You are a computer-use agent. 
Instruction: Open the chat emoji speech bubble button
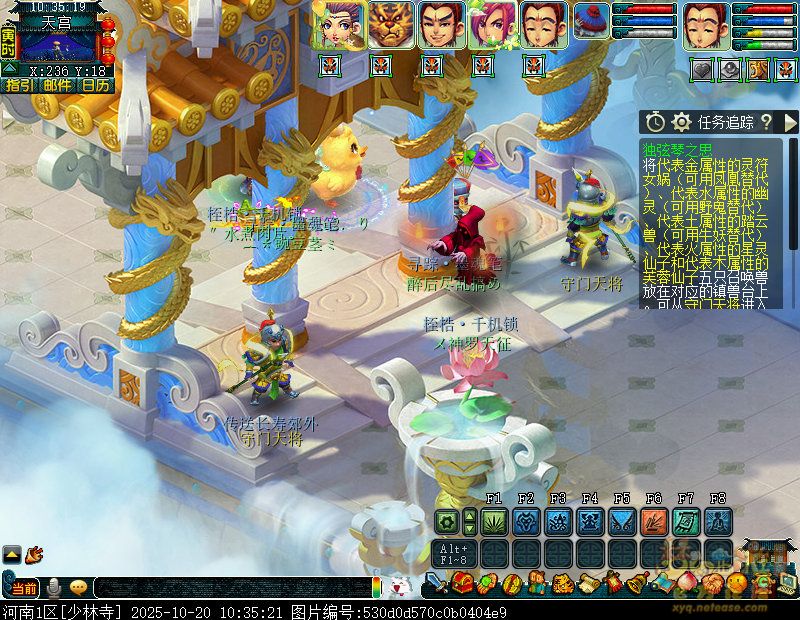pos(78,588)
